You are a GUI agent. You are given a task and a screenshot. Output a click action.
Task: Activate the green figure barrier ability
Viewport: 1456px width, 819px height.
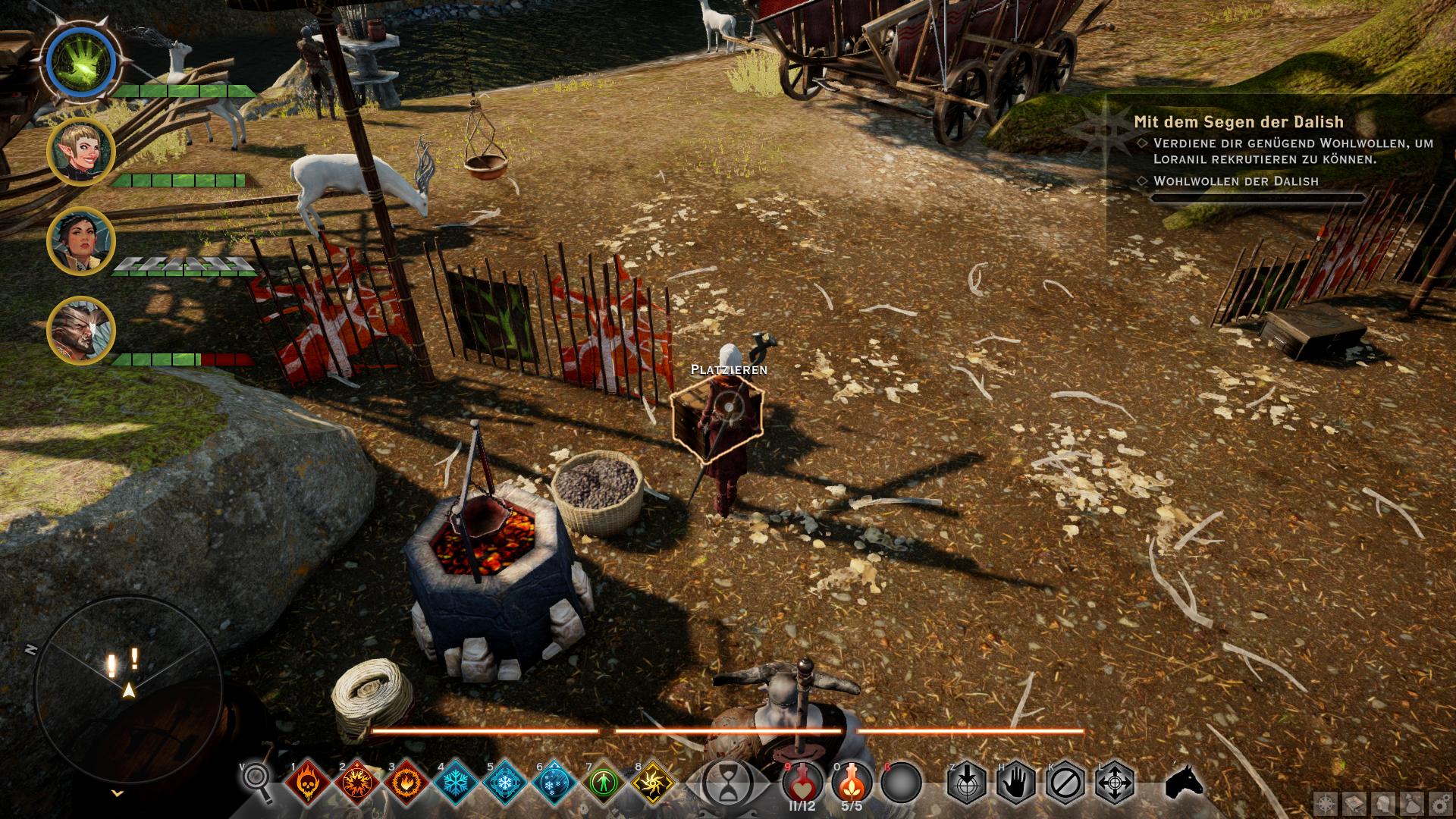(604, 782)
